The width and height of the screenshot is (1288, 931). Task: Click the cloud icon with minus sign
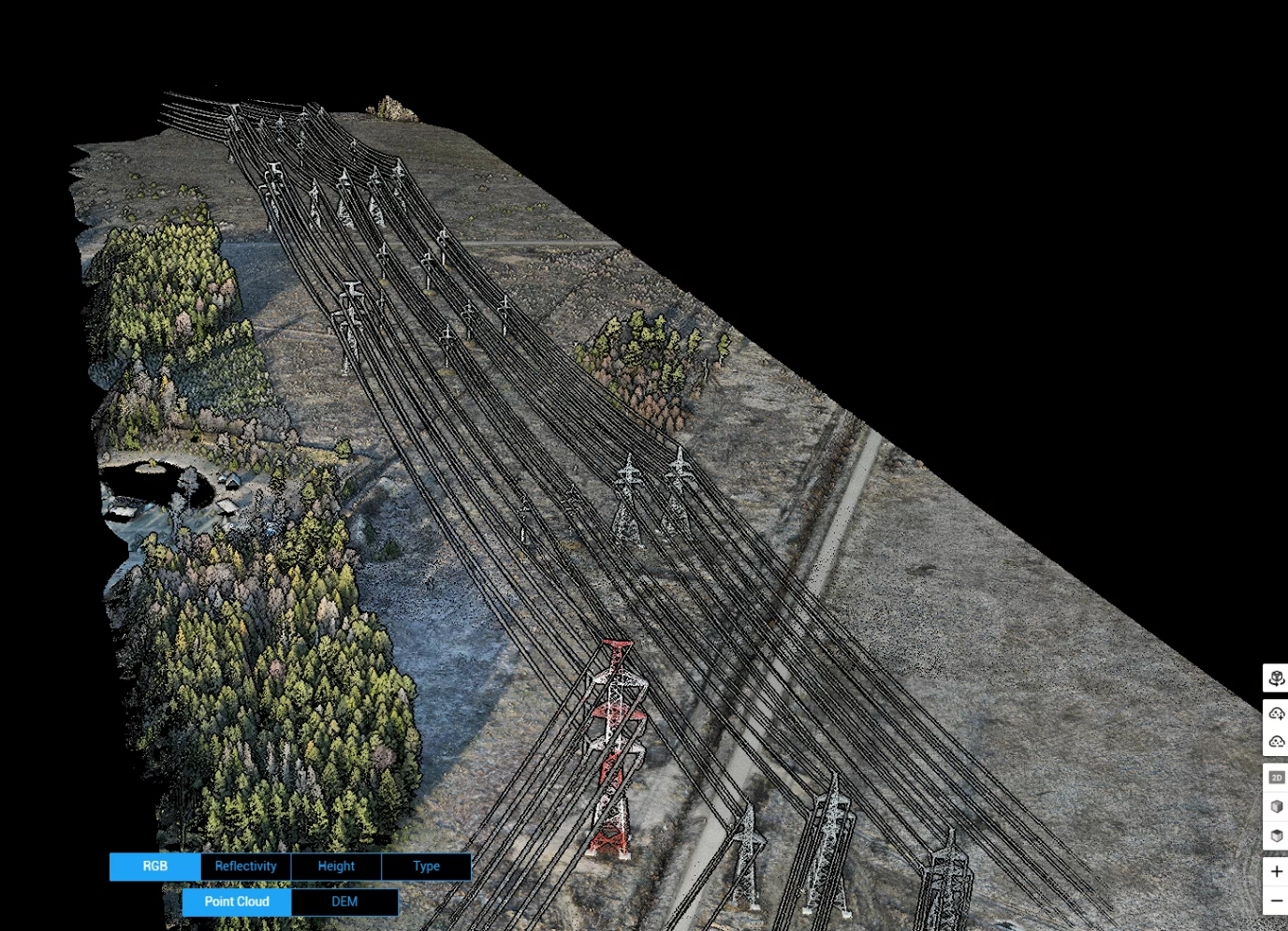click(1276, 742)
